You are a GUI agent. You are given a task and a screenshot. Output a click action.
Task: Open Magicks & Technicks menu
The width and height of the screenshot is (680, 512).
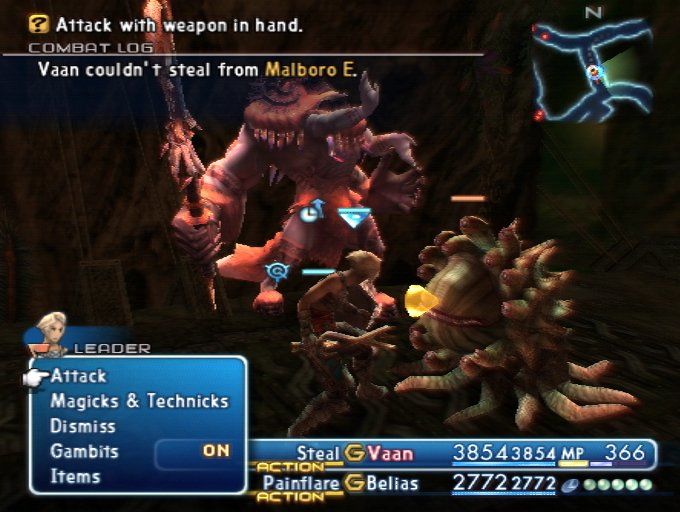[139, 402]
